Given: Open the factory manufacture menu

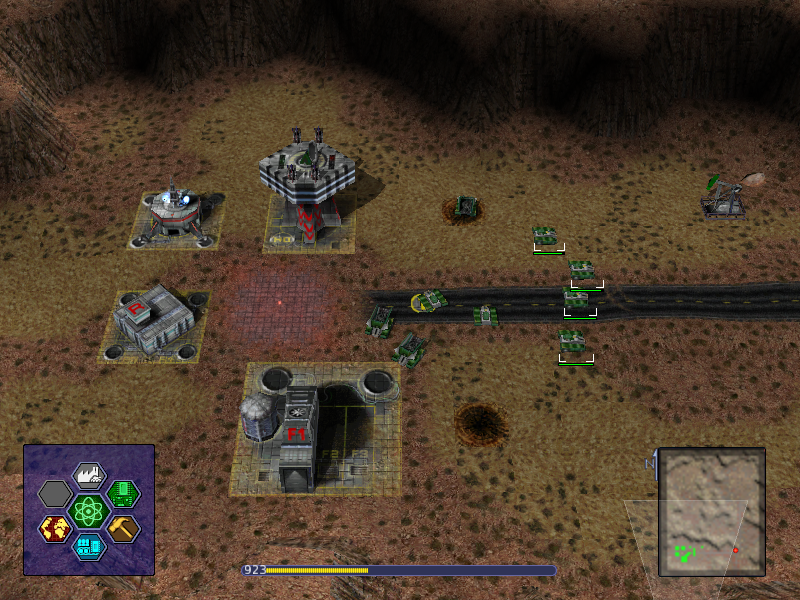Looking at the screenshot, I should point(90,475).
